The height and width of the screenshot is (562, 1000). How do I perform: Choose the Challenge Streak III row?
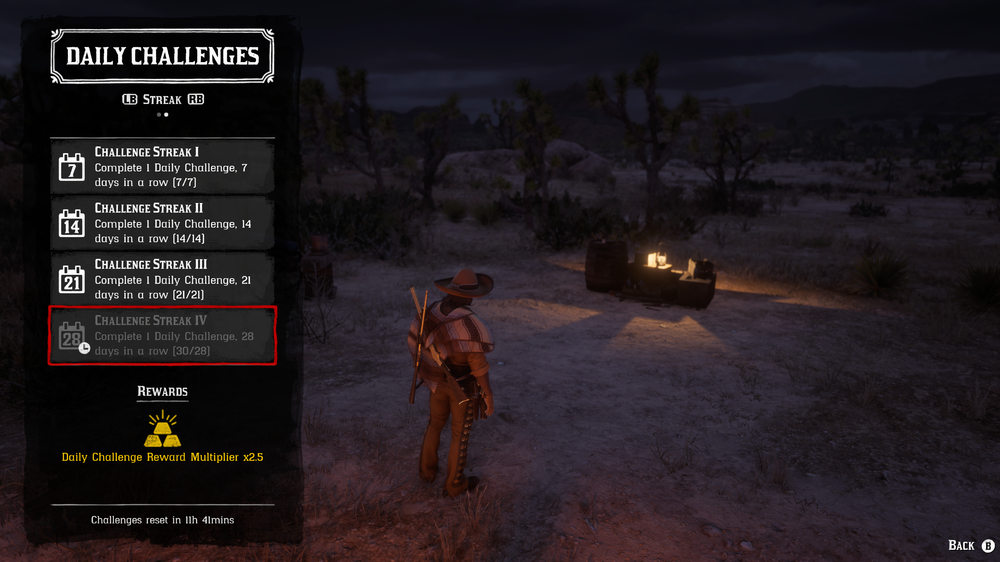pyautogui.click(x=162, y=279)
